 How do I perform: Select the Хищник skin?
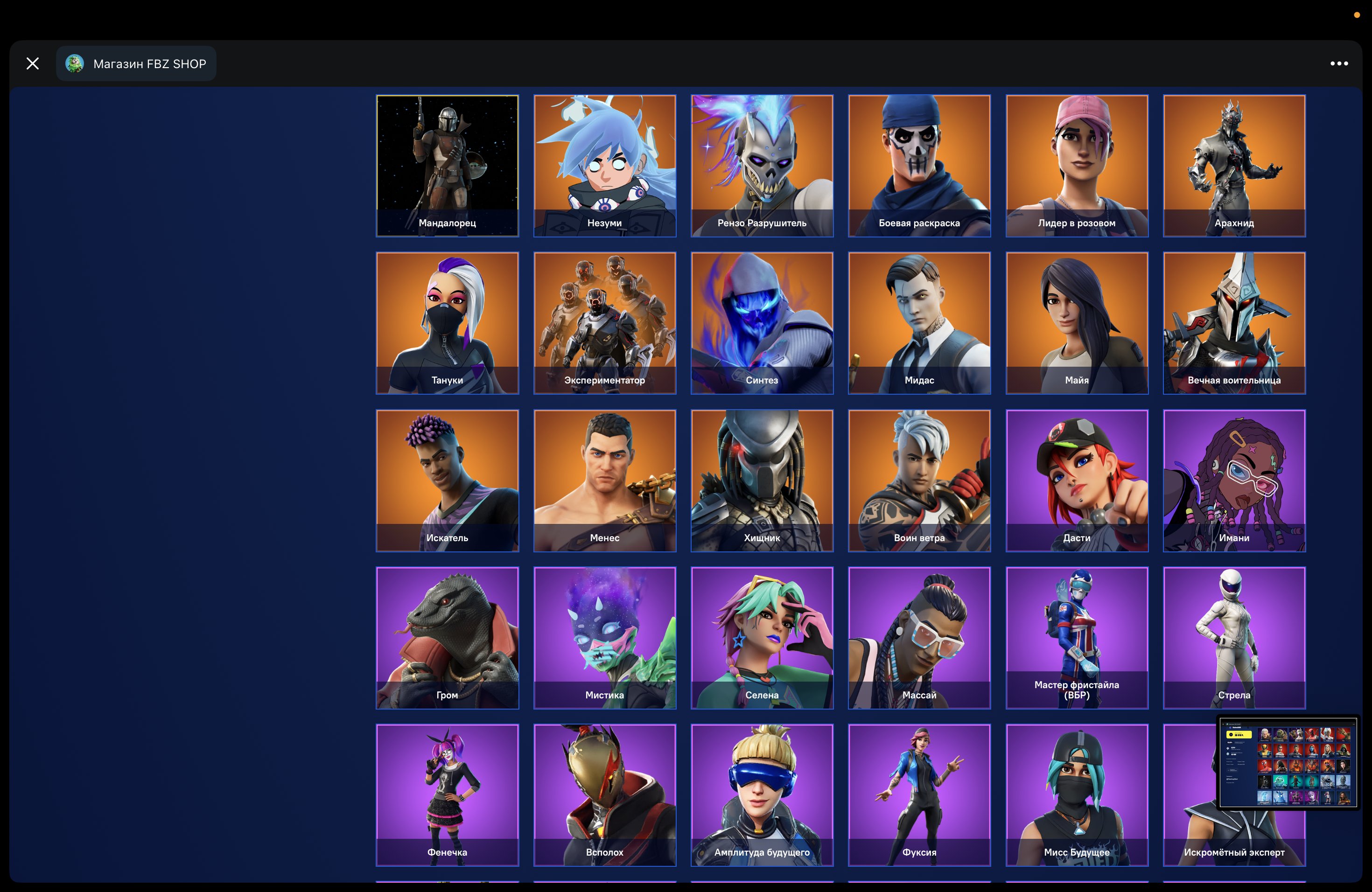[x=762, y=480]
